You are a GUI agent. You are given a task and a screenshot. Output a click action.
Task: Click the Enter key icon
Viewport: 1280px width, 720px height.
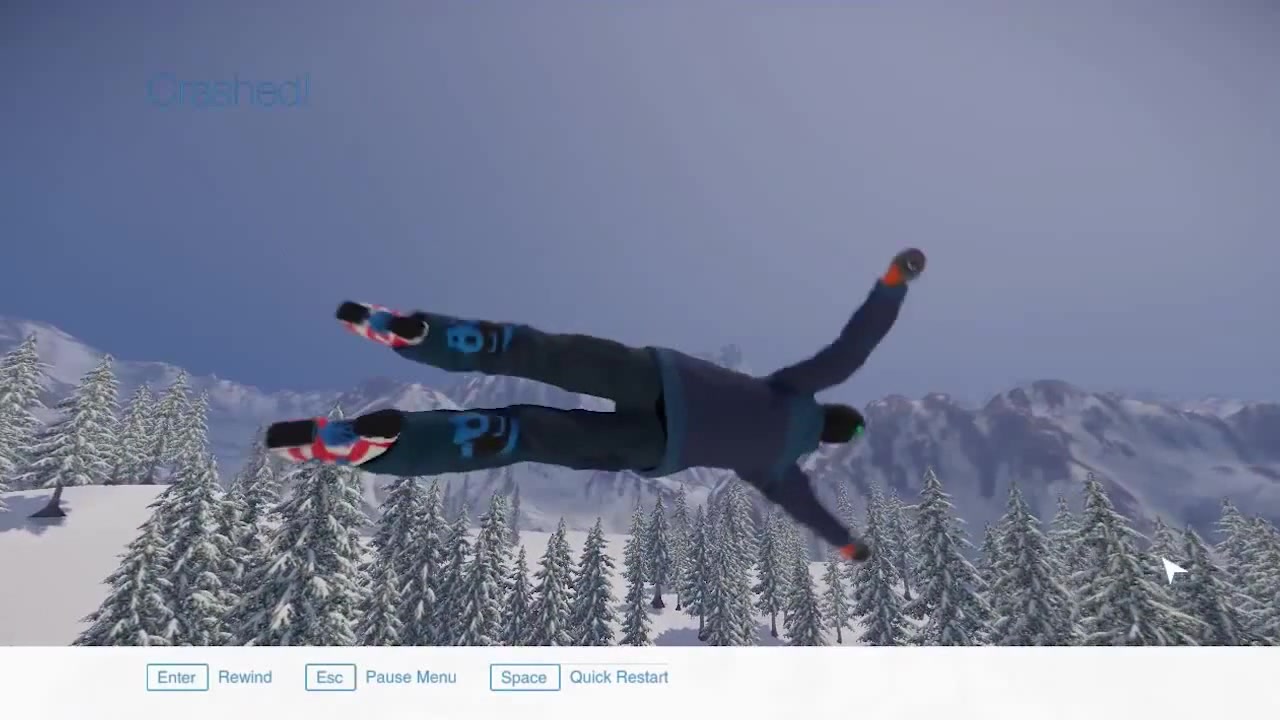[x=176, y=677]
